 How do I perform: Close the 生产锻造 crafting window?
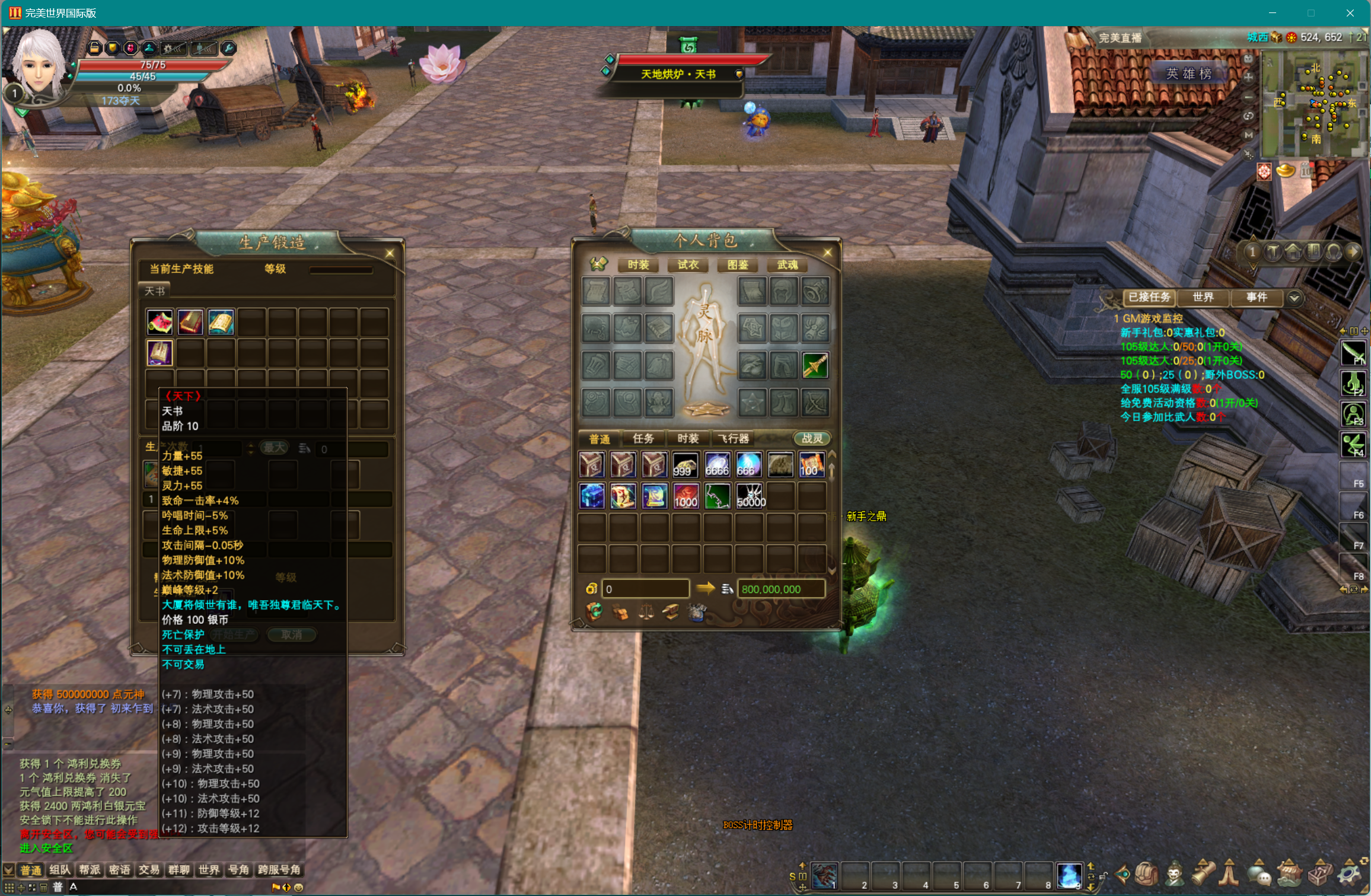[x=390, y=253]
